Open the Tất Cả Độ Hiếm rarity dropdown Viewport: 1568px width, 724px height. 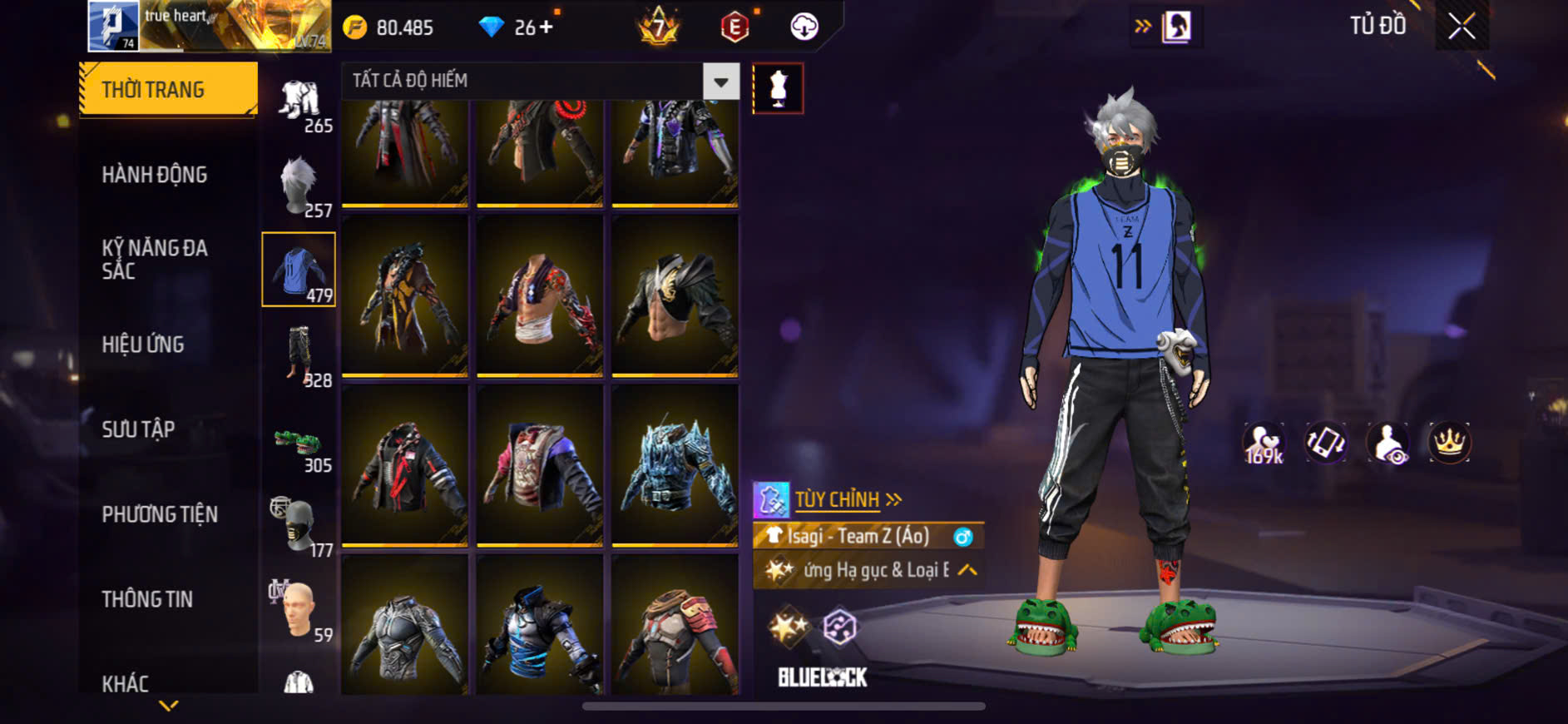coord(720,82)
